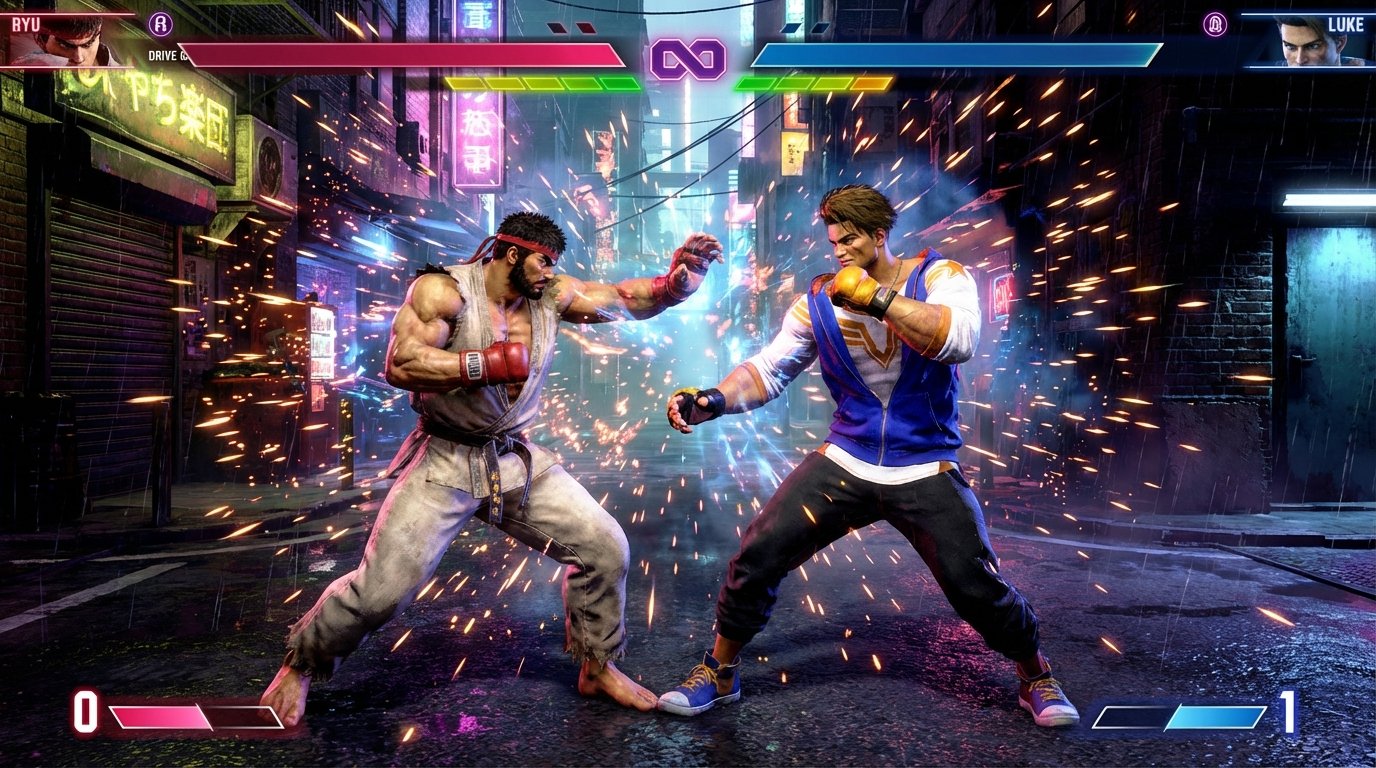Toggle the level 0 indicator beside Ryu's super gauge
Viewport: 1376px width, 768px height.
(x=85, y=714)
